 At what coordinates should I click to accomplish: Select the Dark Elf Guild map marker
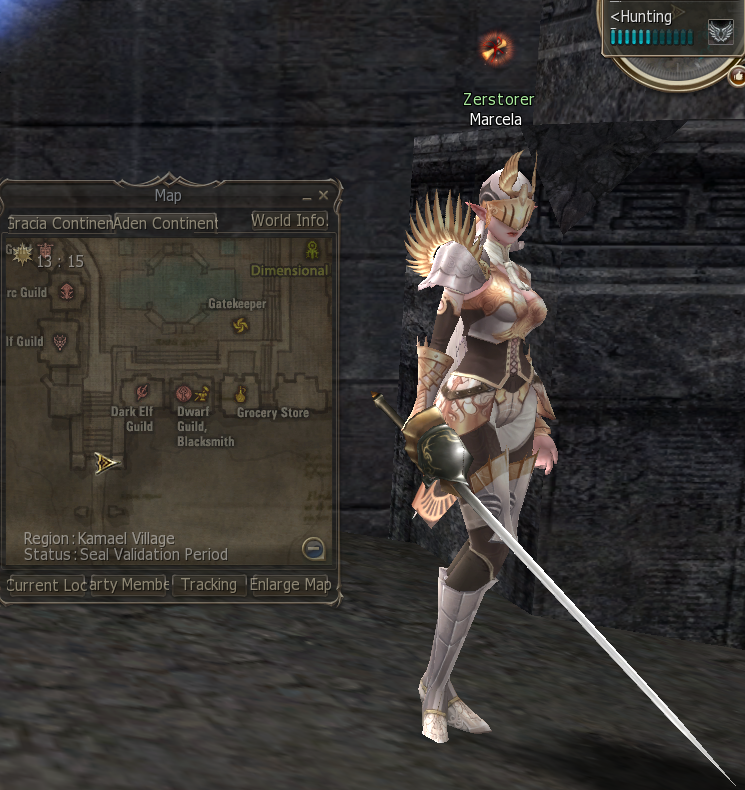tap(141, 392)
